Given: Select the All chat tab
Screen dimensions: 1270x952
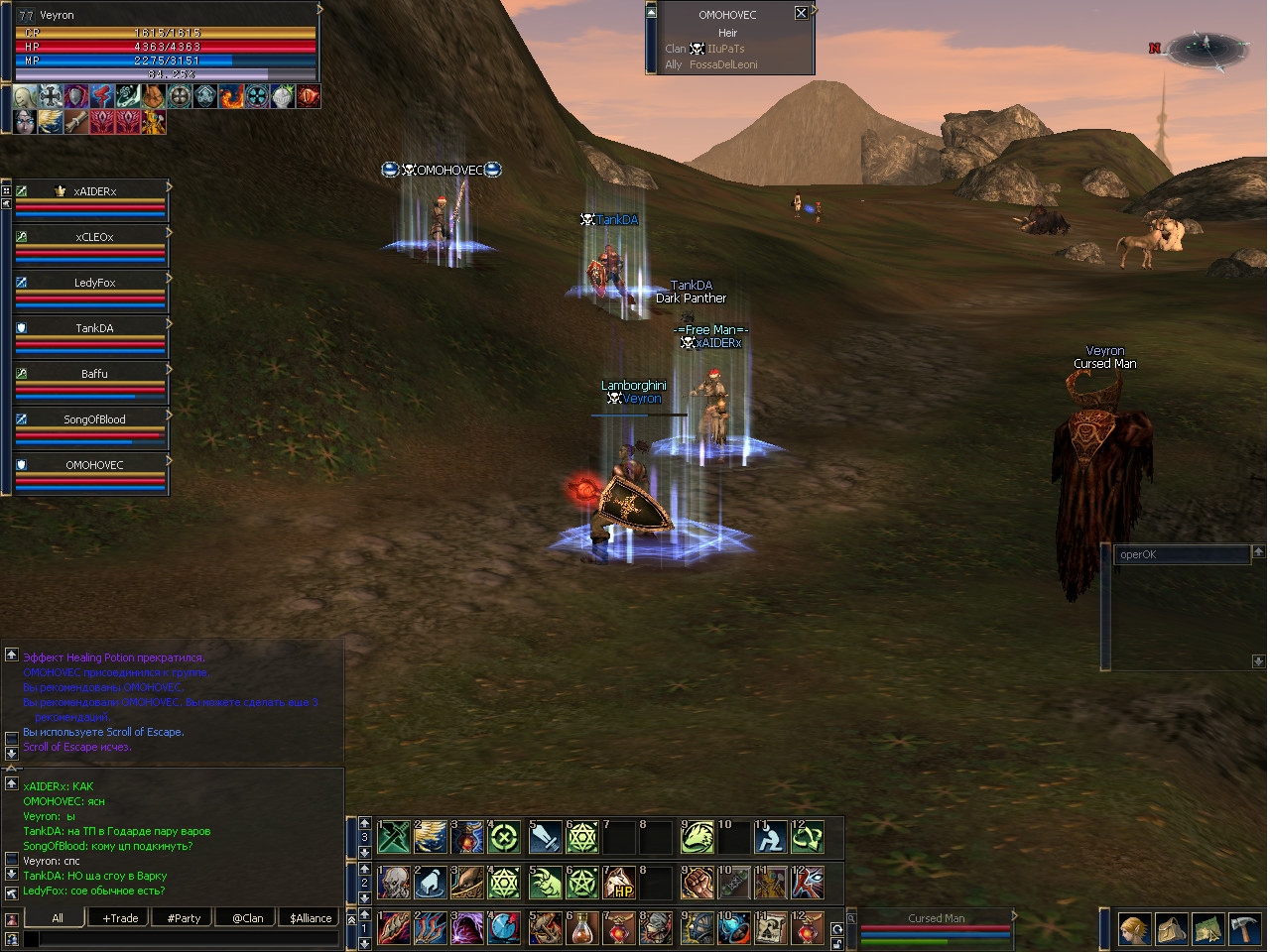Looking at the screenshot, I should [58, 918].
